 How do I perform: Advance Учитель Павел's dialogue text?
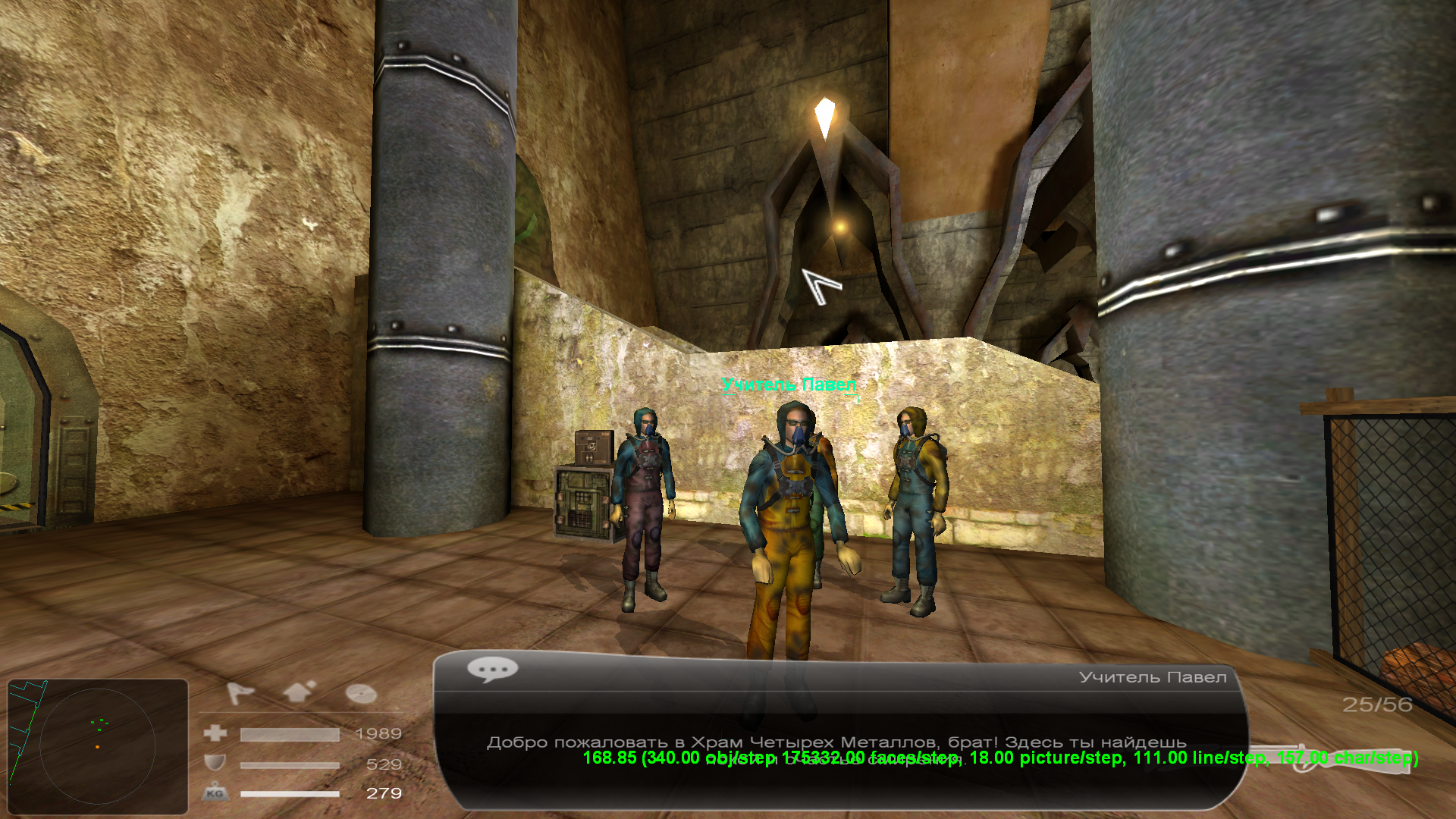click(x=836, y=749)
